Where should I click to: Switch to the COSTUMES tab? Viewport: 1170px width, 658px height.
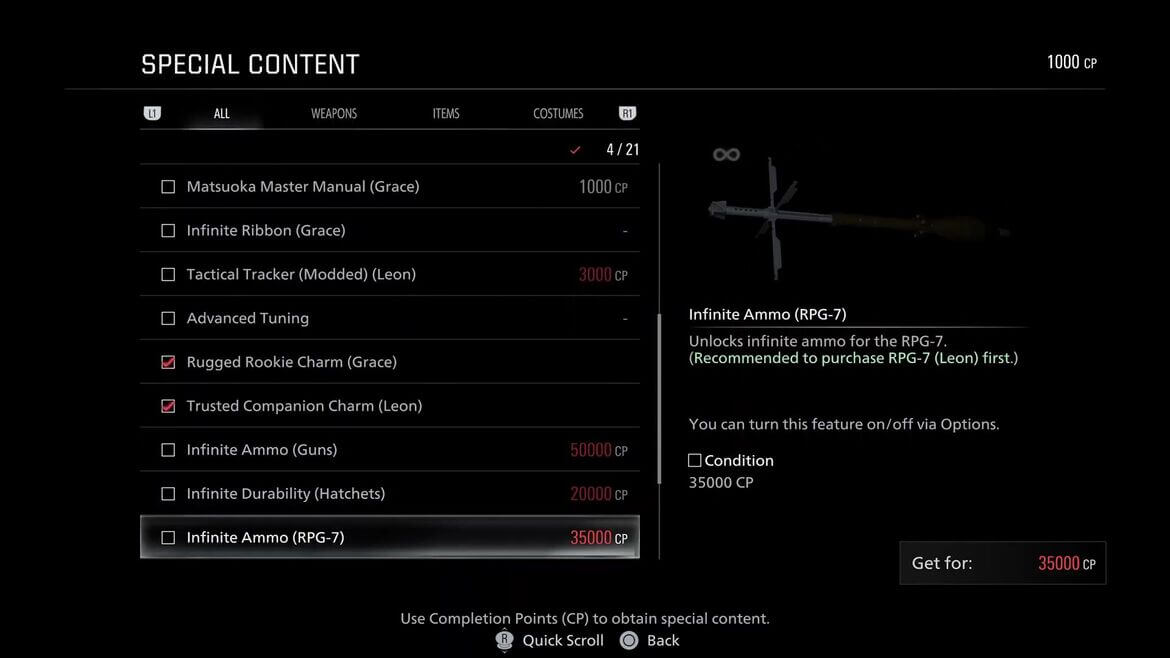tap(558, 114)
